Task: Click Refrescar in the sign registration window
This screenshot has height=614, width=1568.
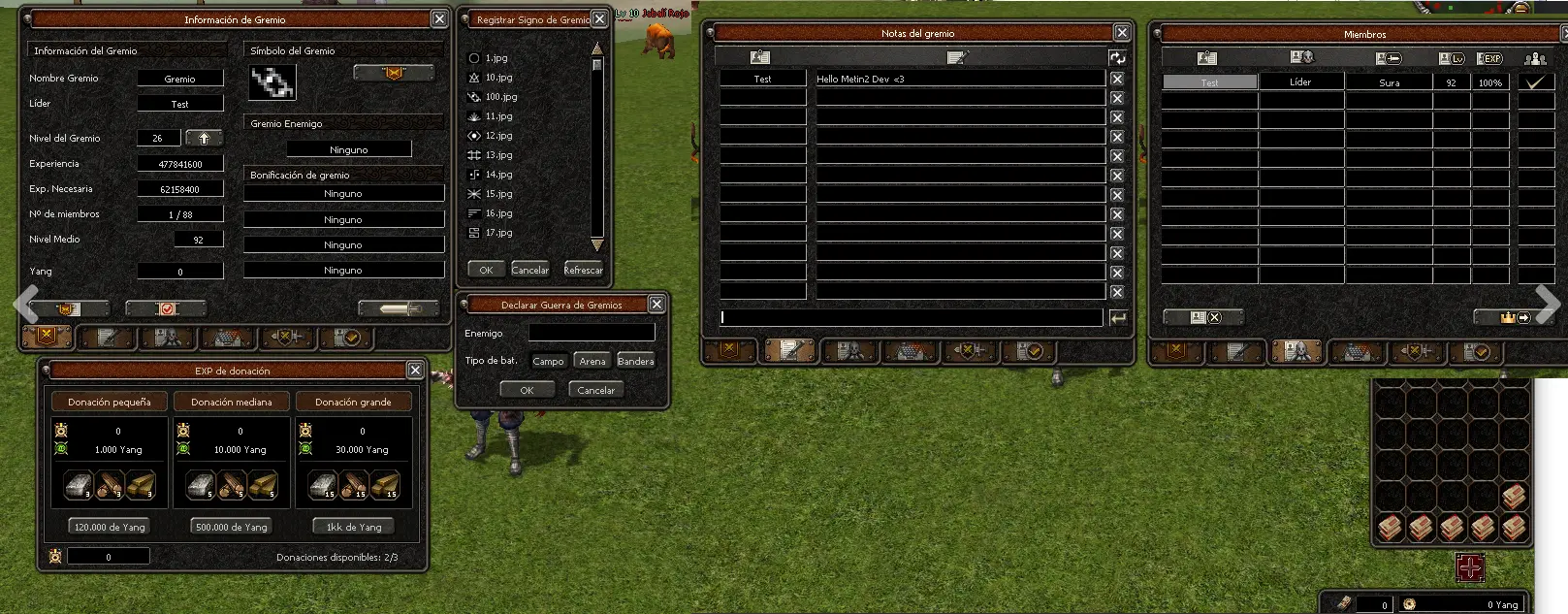Action: pos(583,270)
